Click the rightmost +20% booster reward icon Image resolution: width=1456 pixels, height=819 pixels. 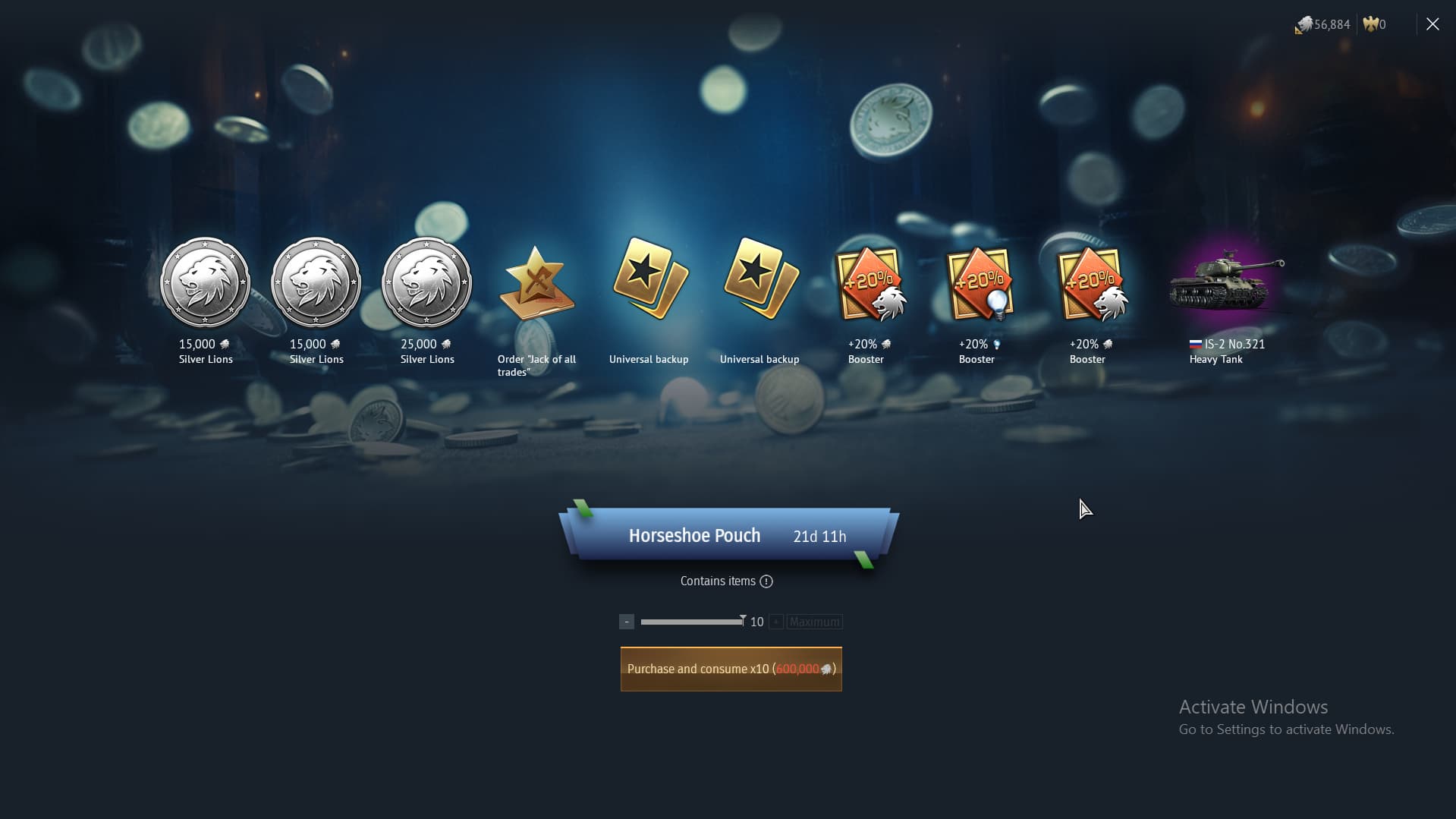(x=1090, y=285)
